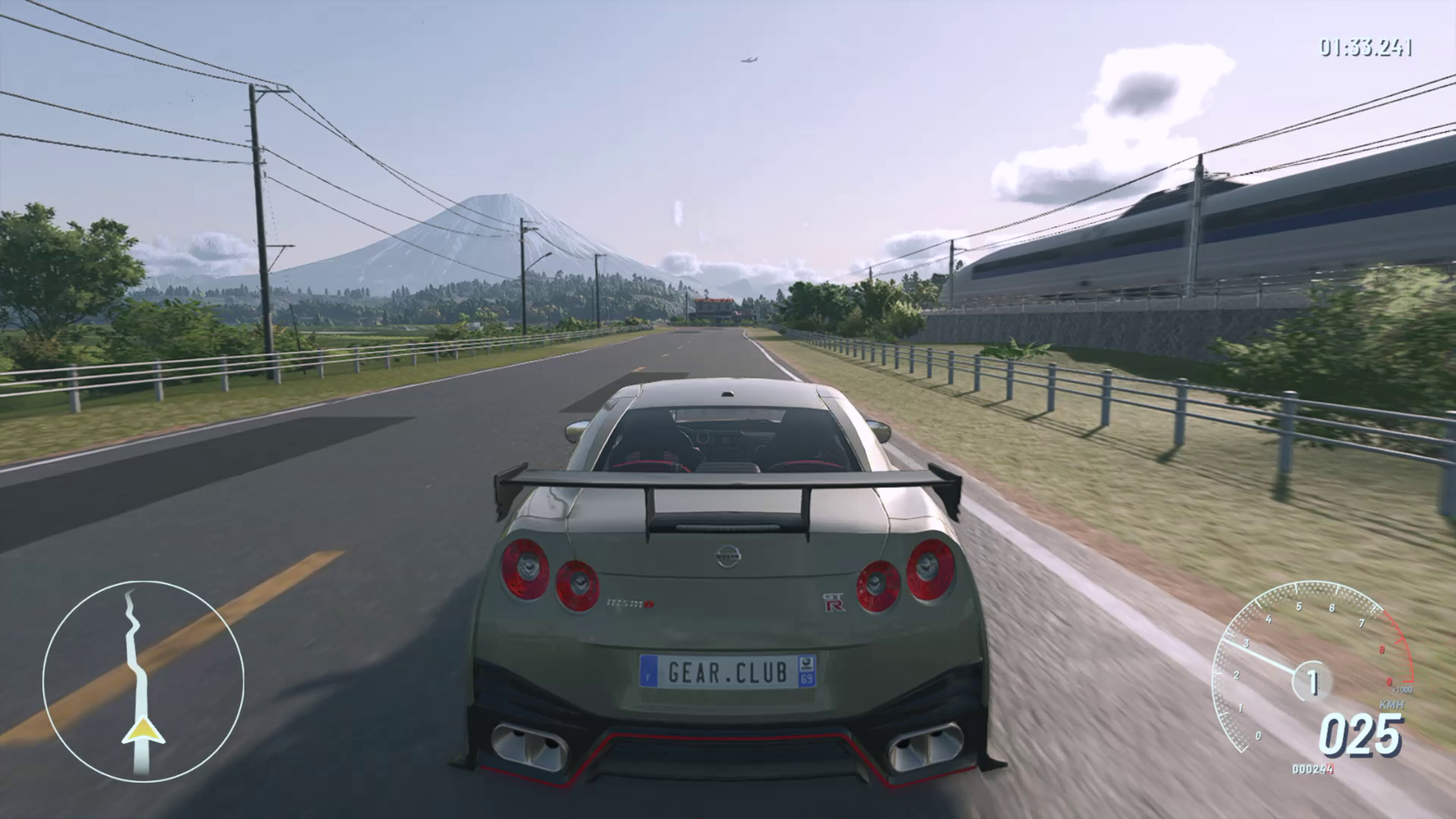Screen dimensions: 1456x819
Task: Click the circular track minimap
Action: pos(143,682)
